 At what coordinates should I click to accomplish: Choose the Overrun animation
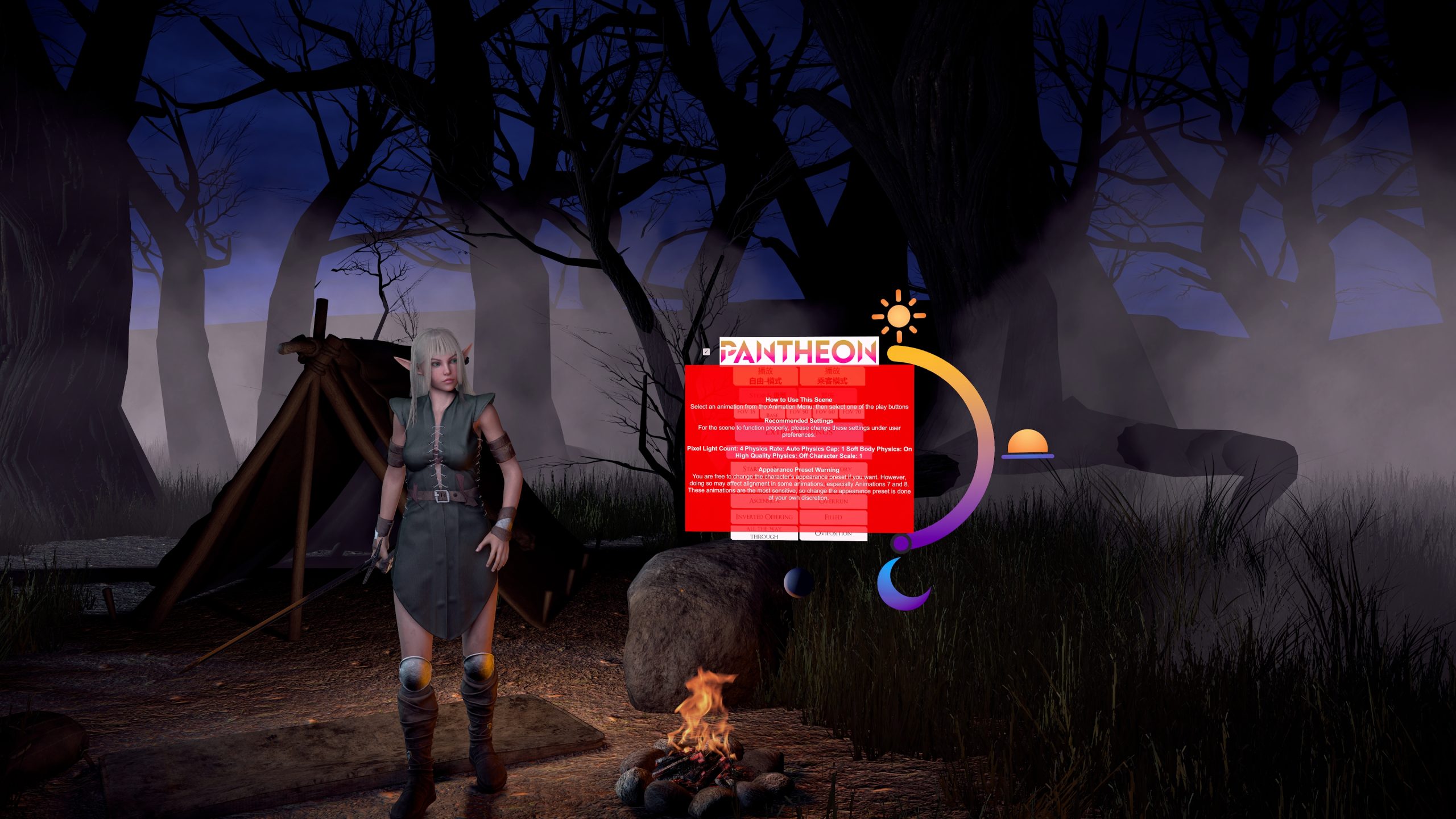click(833, 501)
